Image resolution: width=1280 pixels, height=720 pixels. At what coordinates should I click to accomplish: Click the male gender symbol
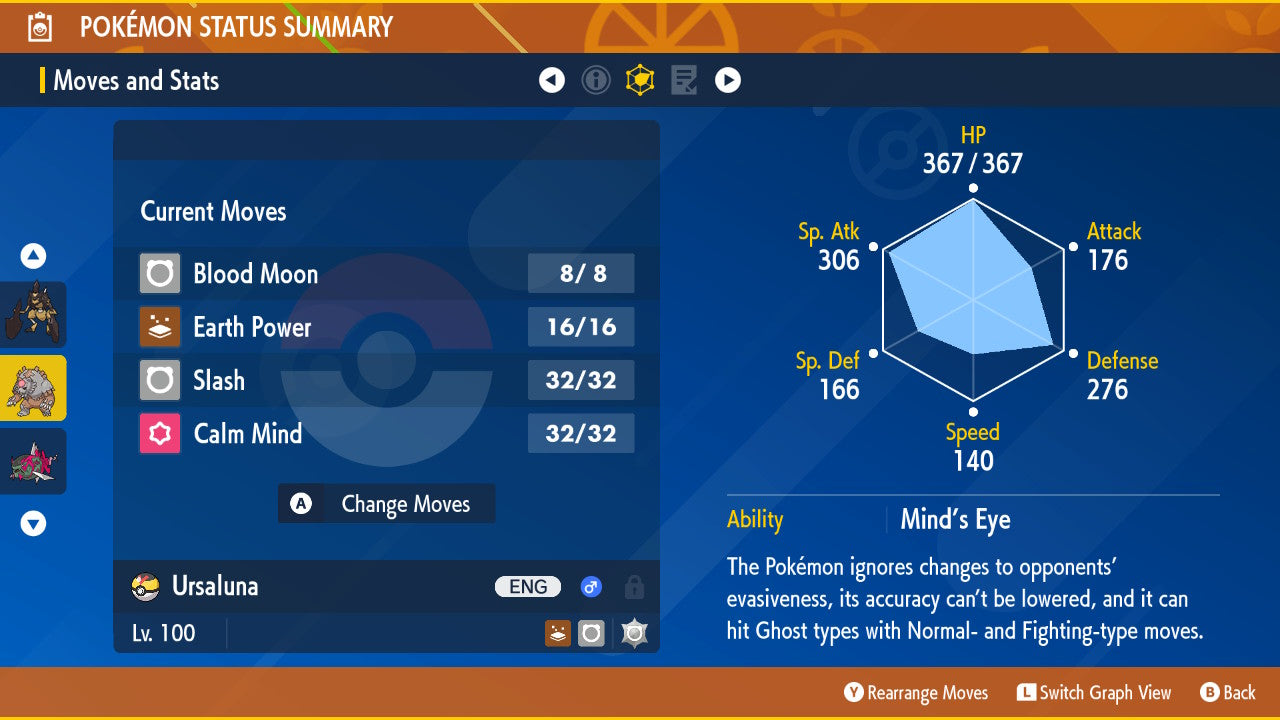[x=591, y=587]
